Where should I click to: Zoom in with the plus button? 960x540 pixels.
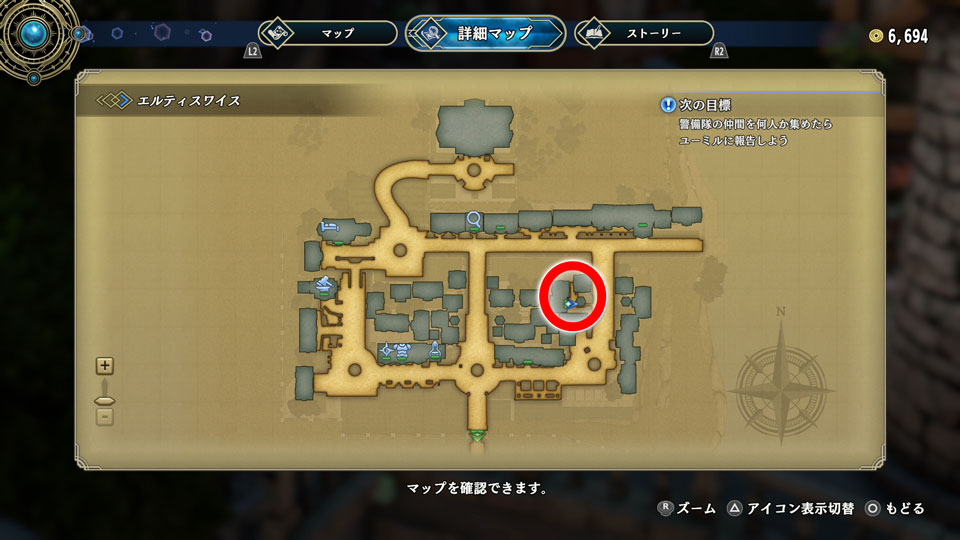point(105,366)
